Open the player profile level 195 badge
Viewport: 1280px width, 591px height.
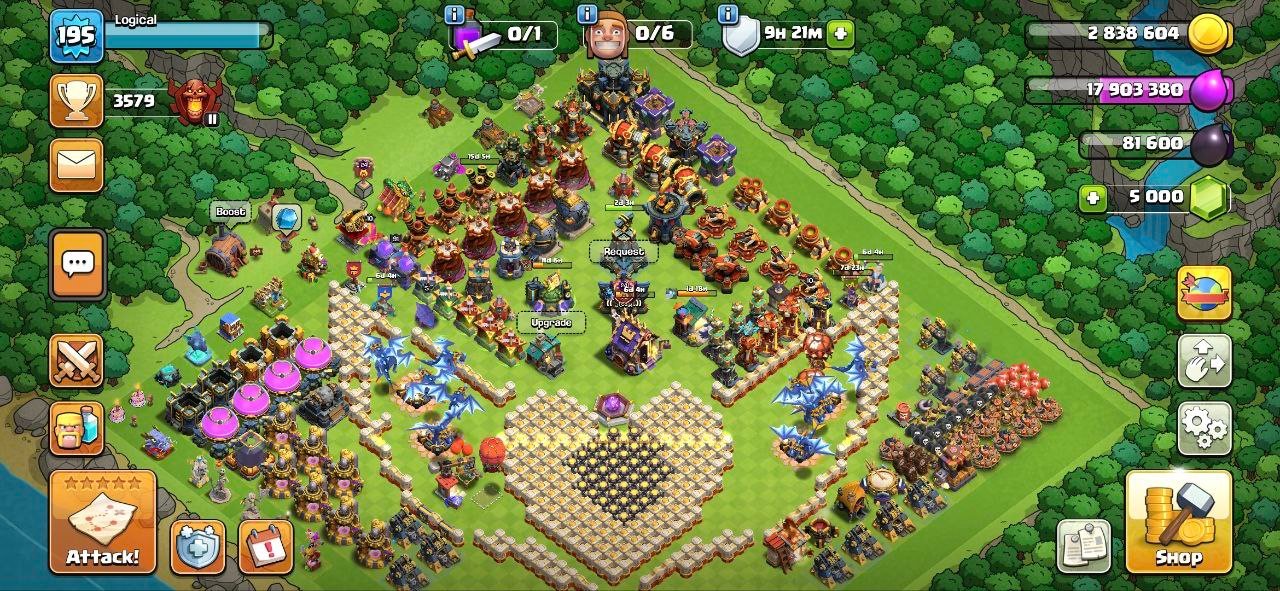tap(77, 37)
